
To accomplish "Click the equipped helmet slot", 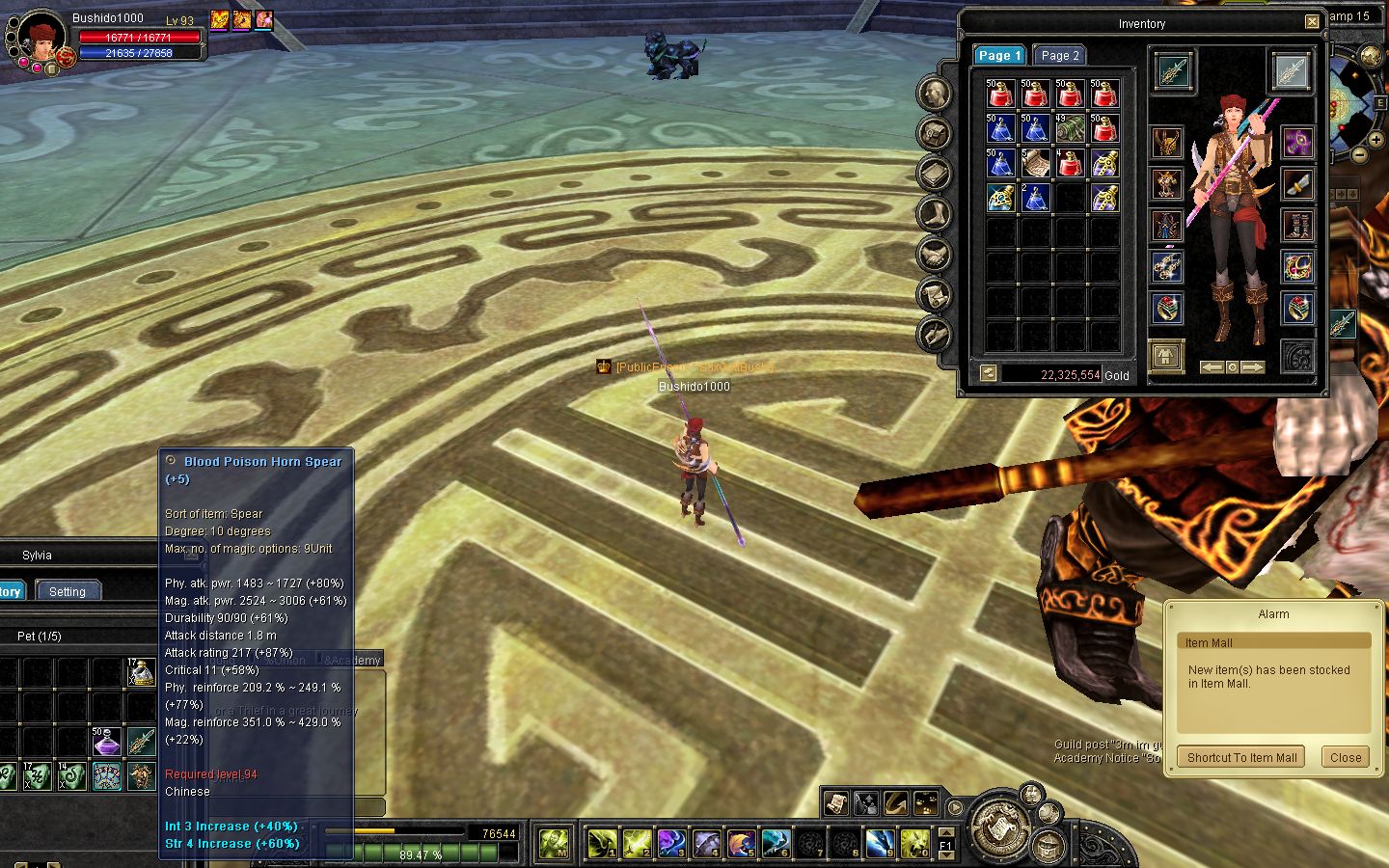I will pos(1167,143).
